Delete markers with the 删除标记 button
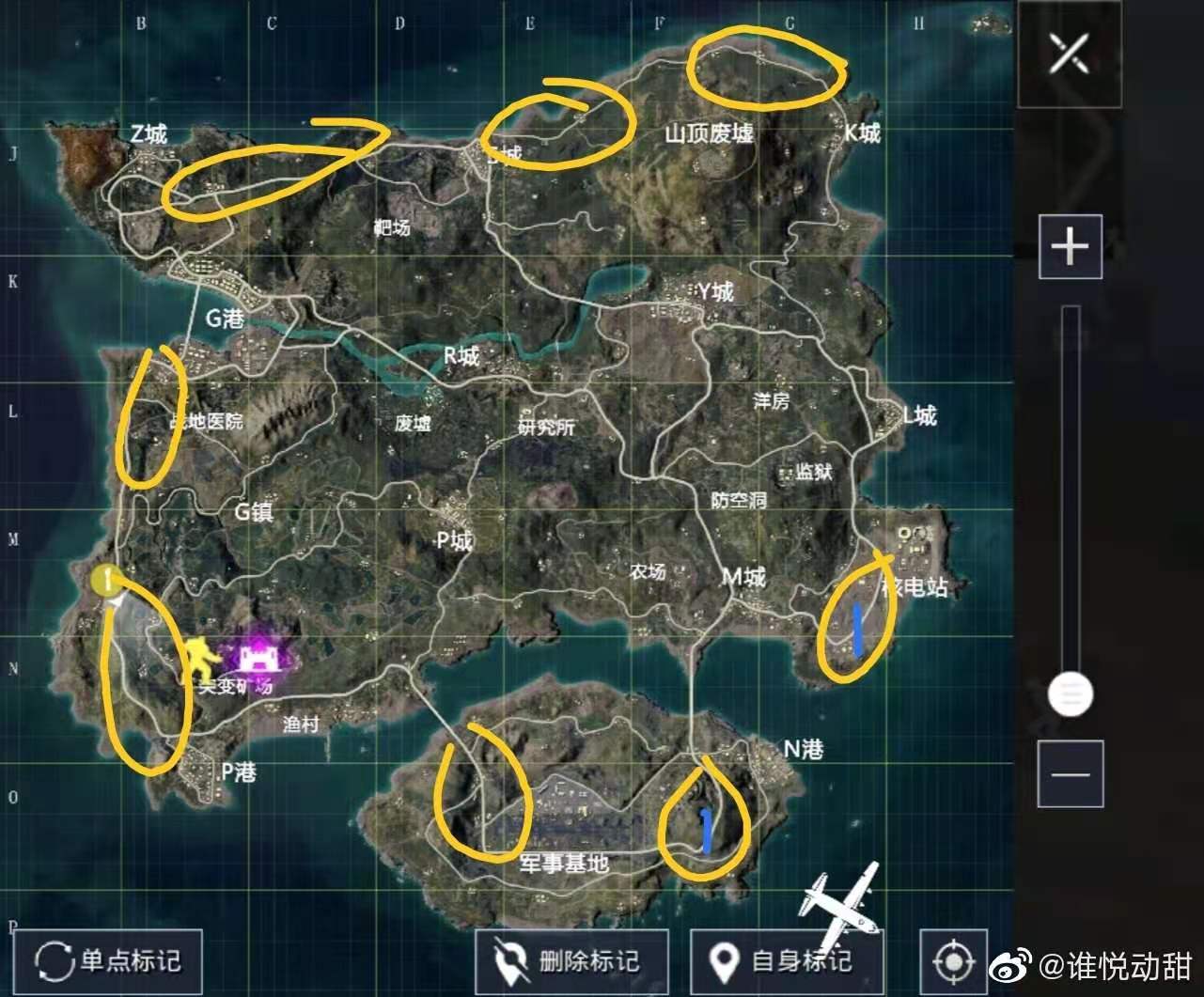The width and height of the screenshot is (1204, 997). (x=571, y=960)
